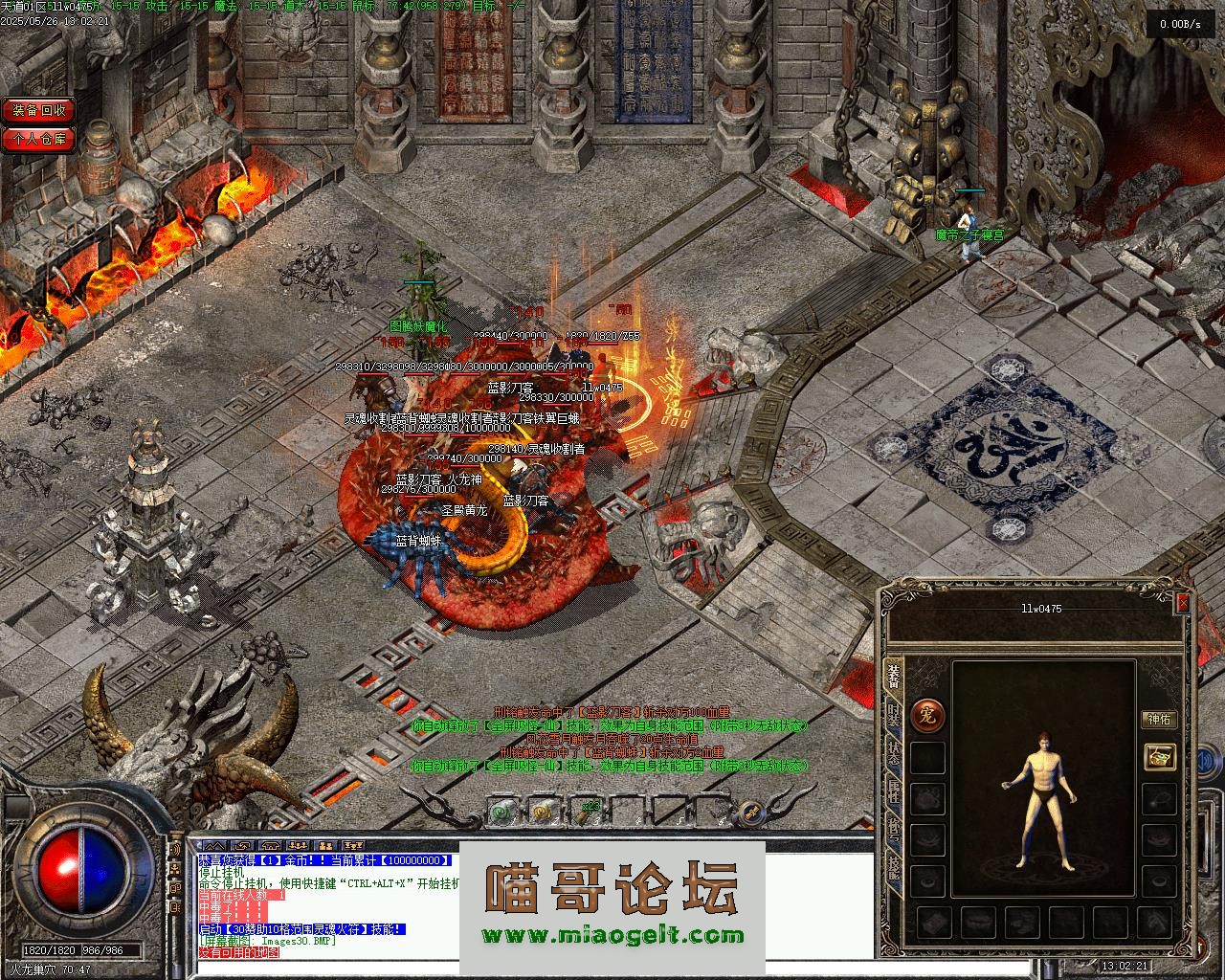Image resolution: width=1225 pixels, height=980 pixels.
Task: Click the round 宠 pet button
Action: (926, 716)
